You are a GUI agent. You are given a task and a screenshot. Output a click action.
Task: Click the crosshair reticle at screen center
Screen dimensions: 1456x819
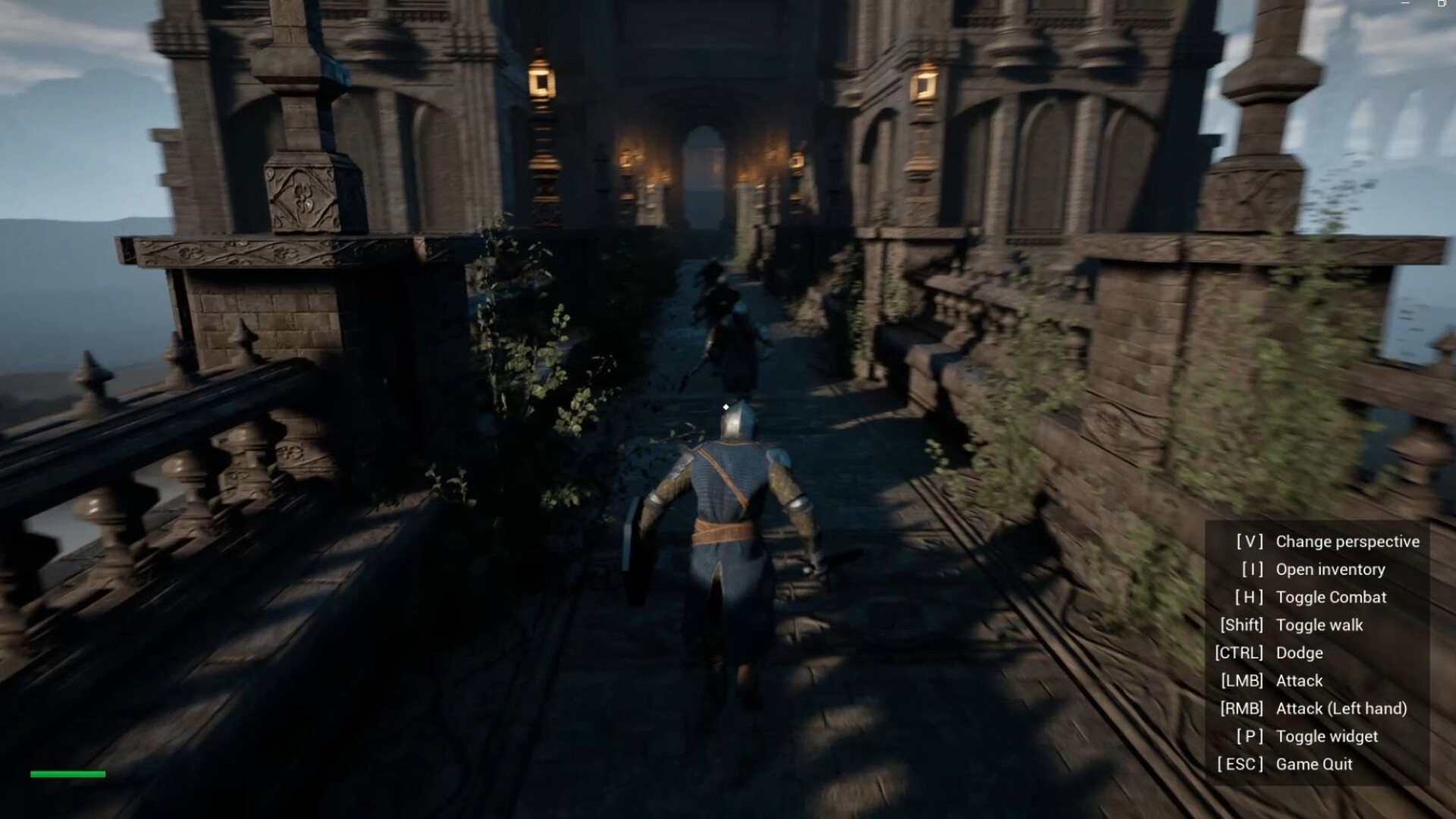click(726, 408)
